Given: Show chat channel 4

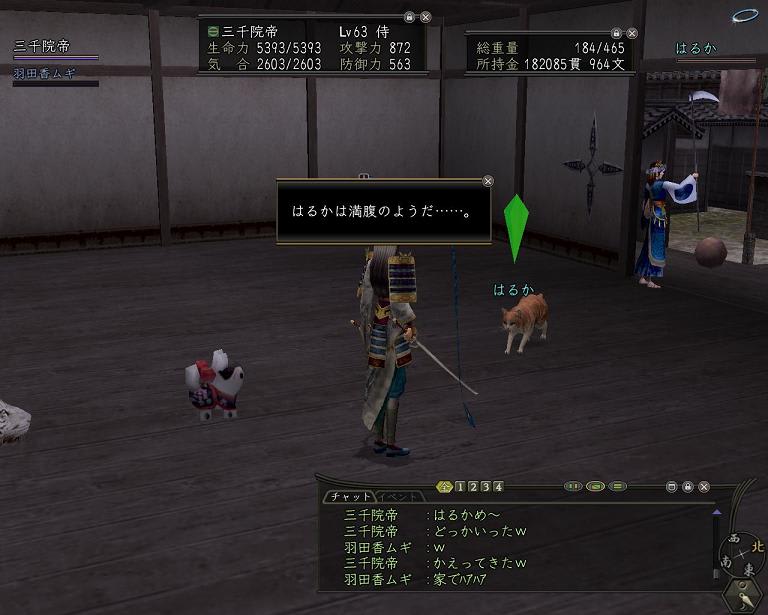Looking at the screenshot, I should 498,487.
